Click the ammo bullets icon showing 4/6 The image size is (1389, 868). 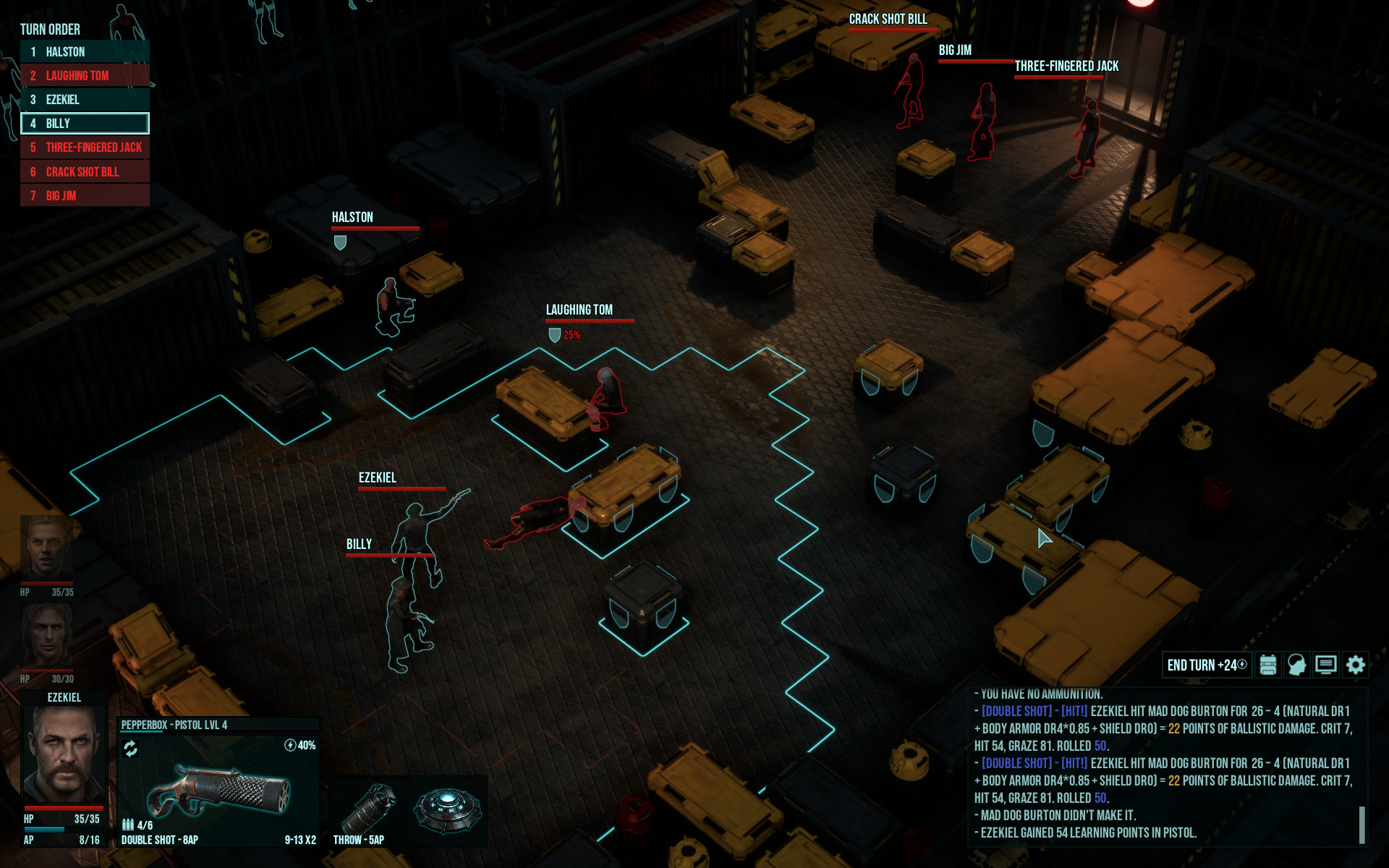click(129, 825)
